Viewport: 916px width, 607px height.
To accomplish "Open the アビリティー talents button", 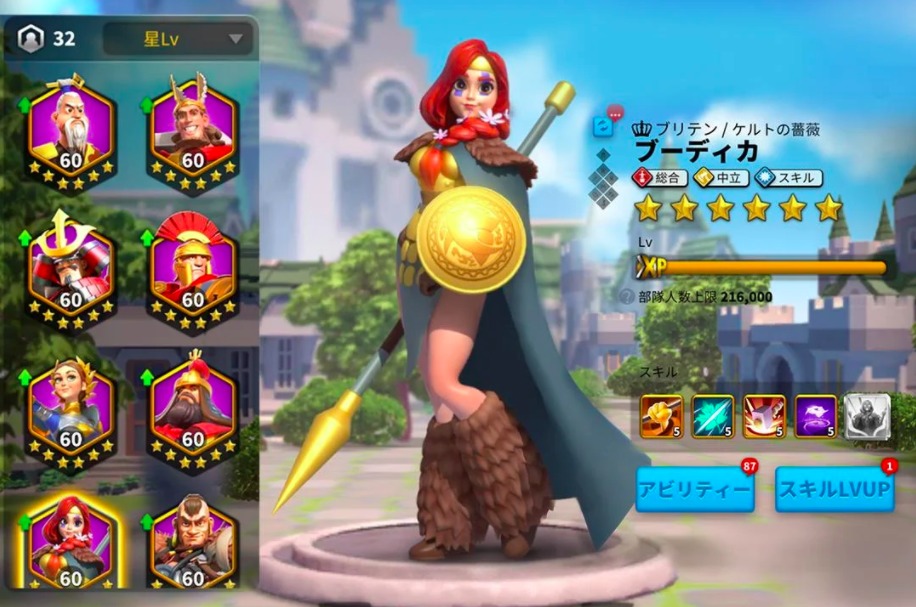I will 694,490.
